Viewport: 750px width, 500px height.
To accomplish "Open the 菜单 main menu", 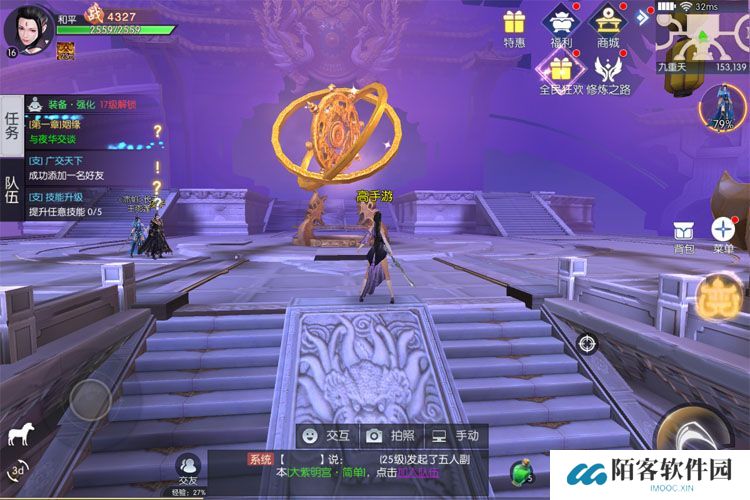I will click(723, 234).
